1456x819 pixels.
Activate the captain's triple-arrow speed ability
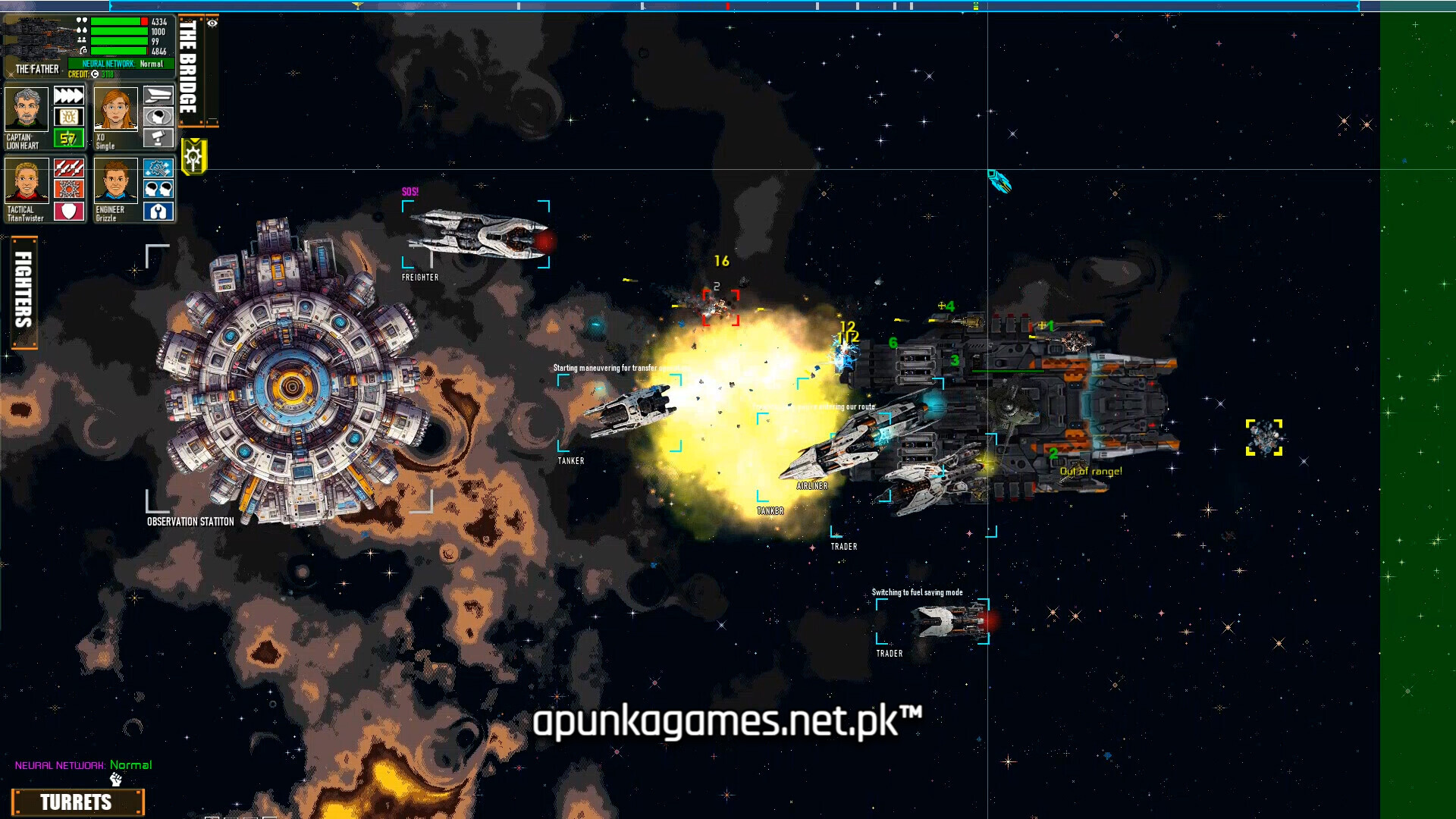(68, 96)
